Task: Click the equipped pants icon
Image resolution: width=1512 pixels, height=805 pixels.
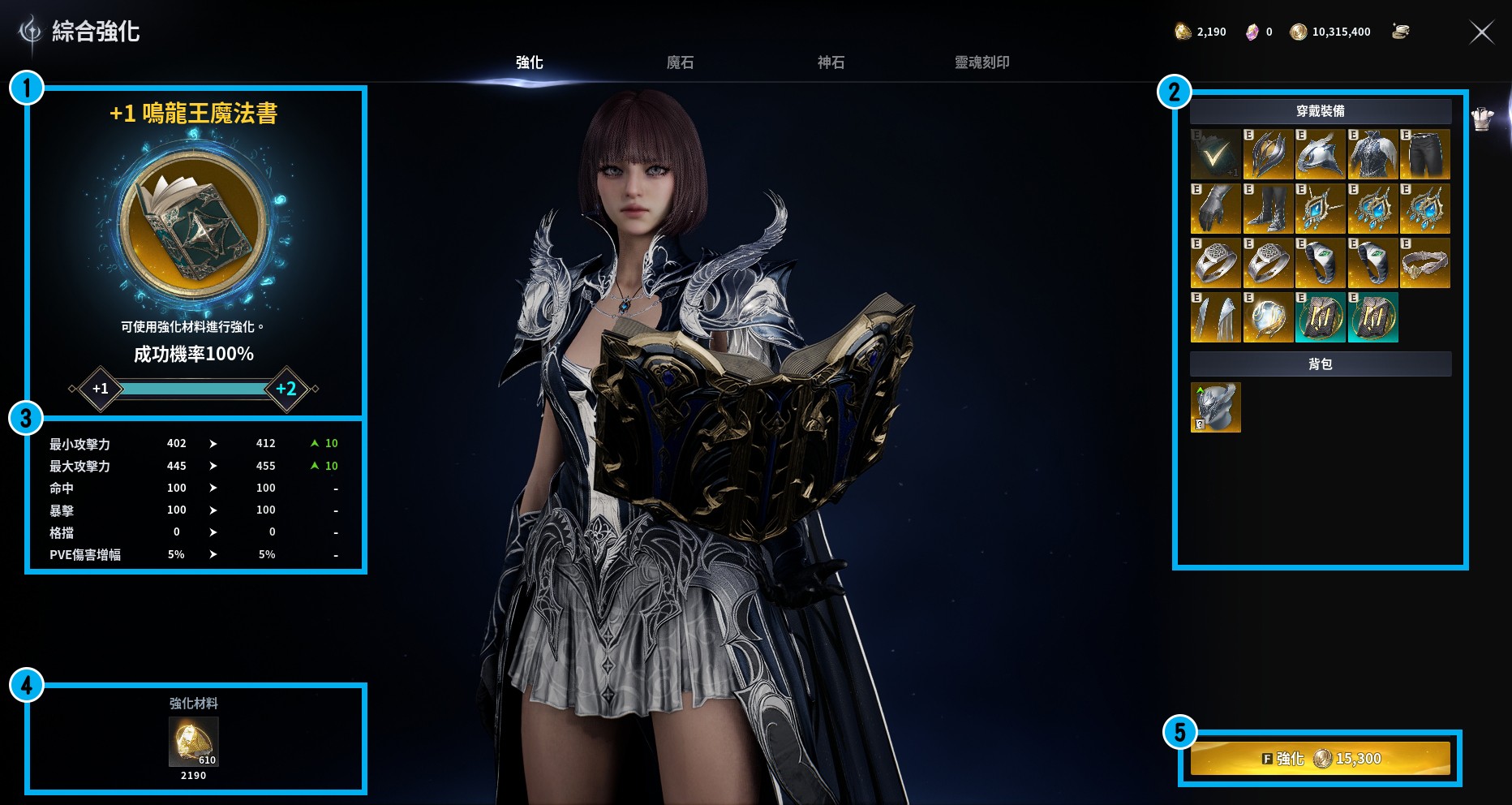Action: 1426,154
